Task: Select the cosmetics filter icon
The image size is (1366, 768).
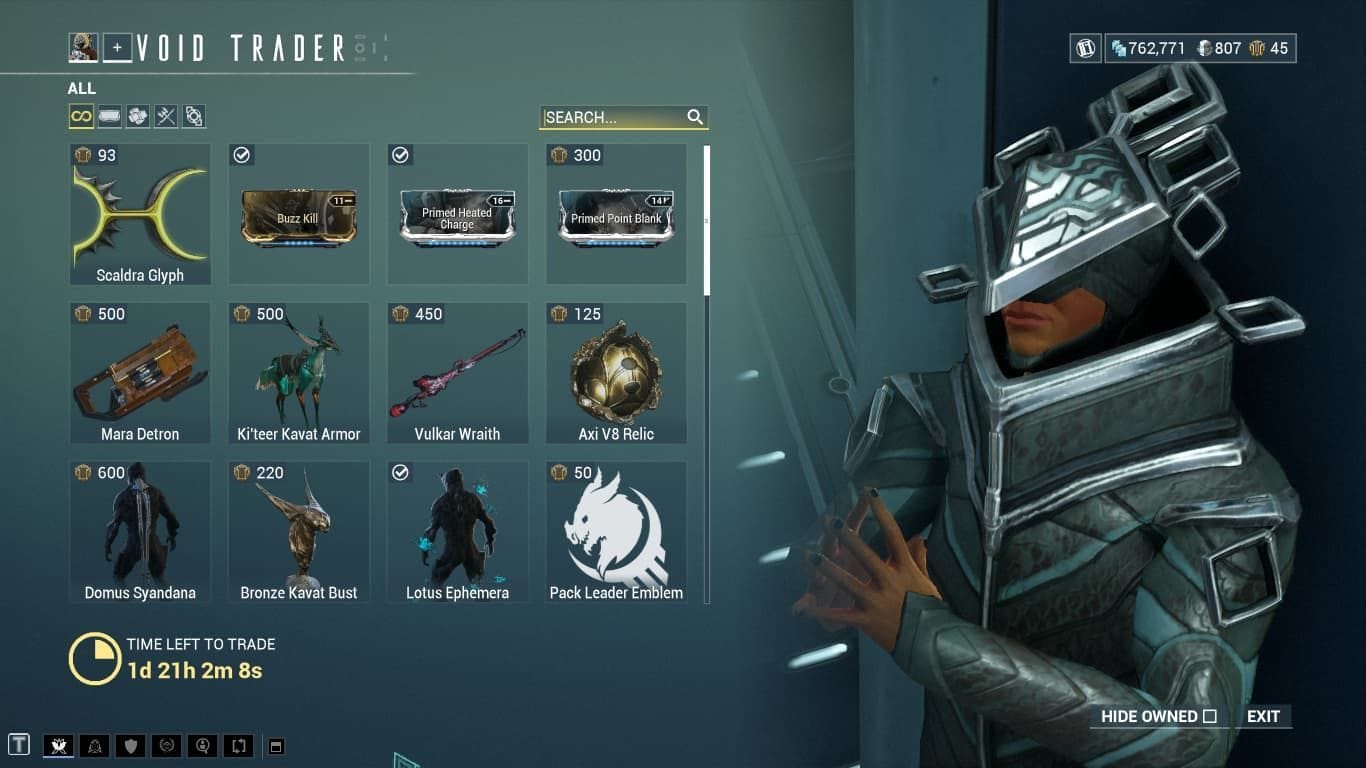Action: (x=195, y=116)
